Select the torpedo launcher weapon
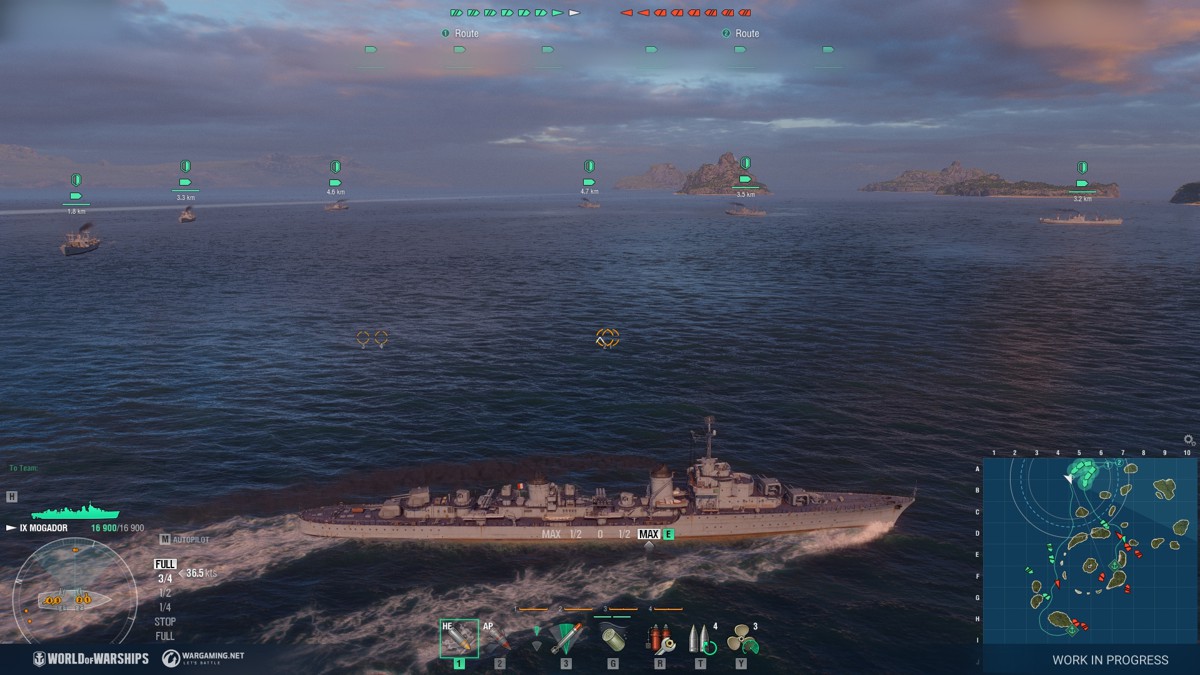This screenshot has height=675, width=1200. click(566, 638)
